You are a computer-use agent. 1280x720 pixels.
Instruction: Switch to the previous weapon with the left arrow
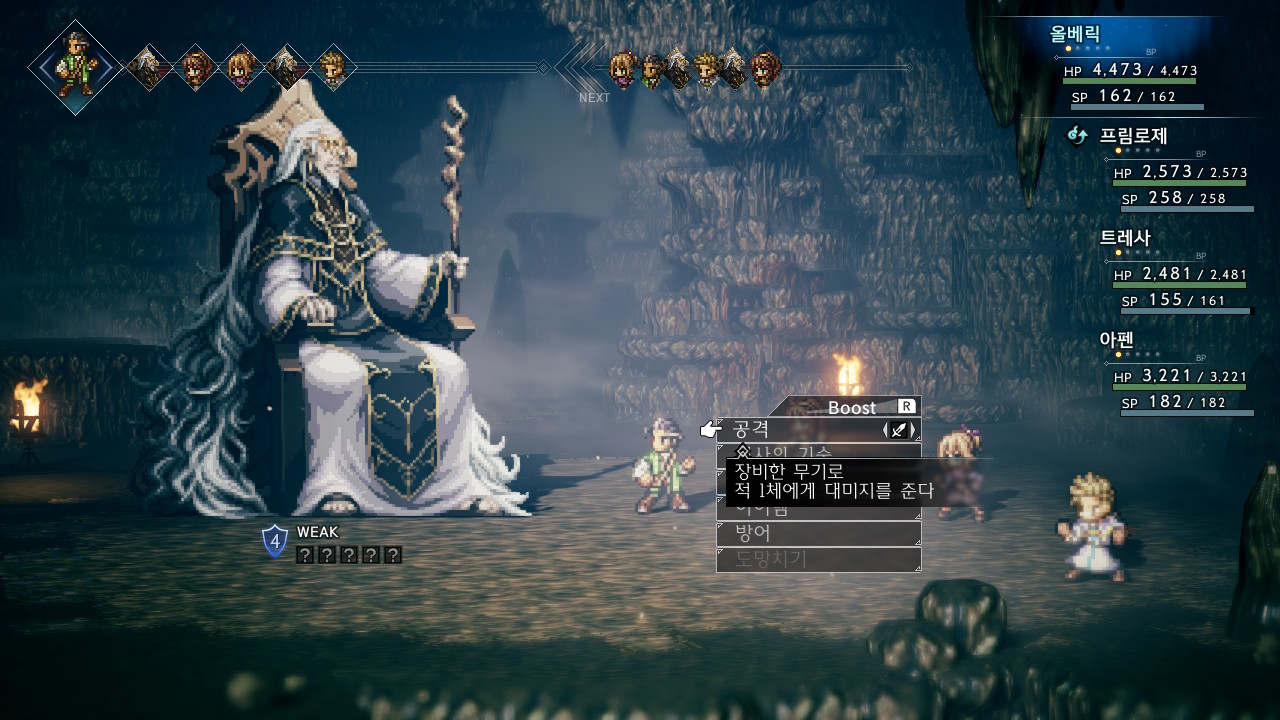886,430
